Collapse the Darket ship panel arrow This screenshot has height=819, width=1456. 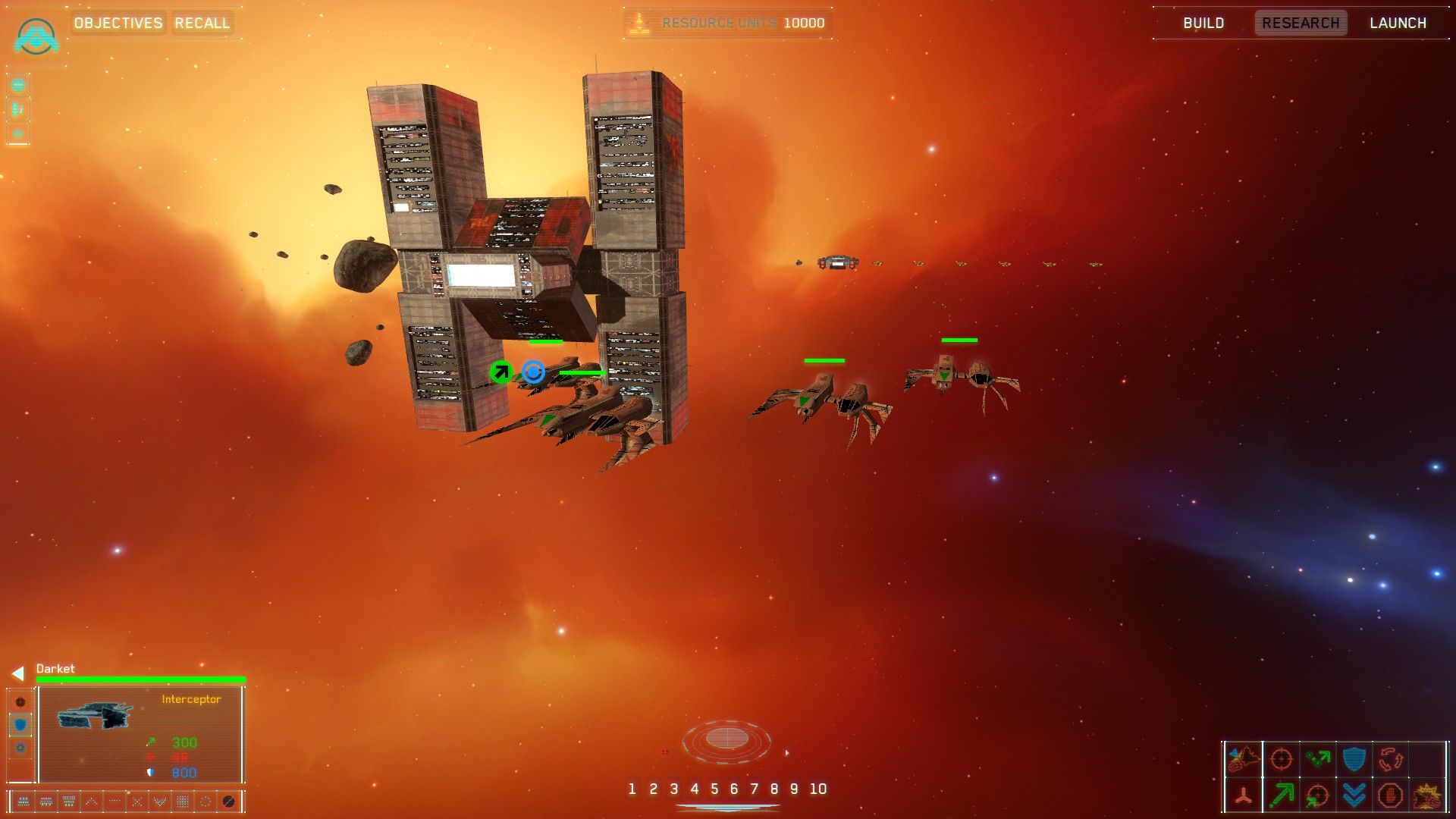click(17, 673)
